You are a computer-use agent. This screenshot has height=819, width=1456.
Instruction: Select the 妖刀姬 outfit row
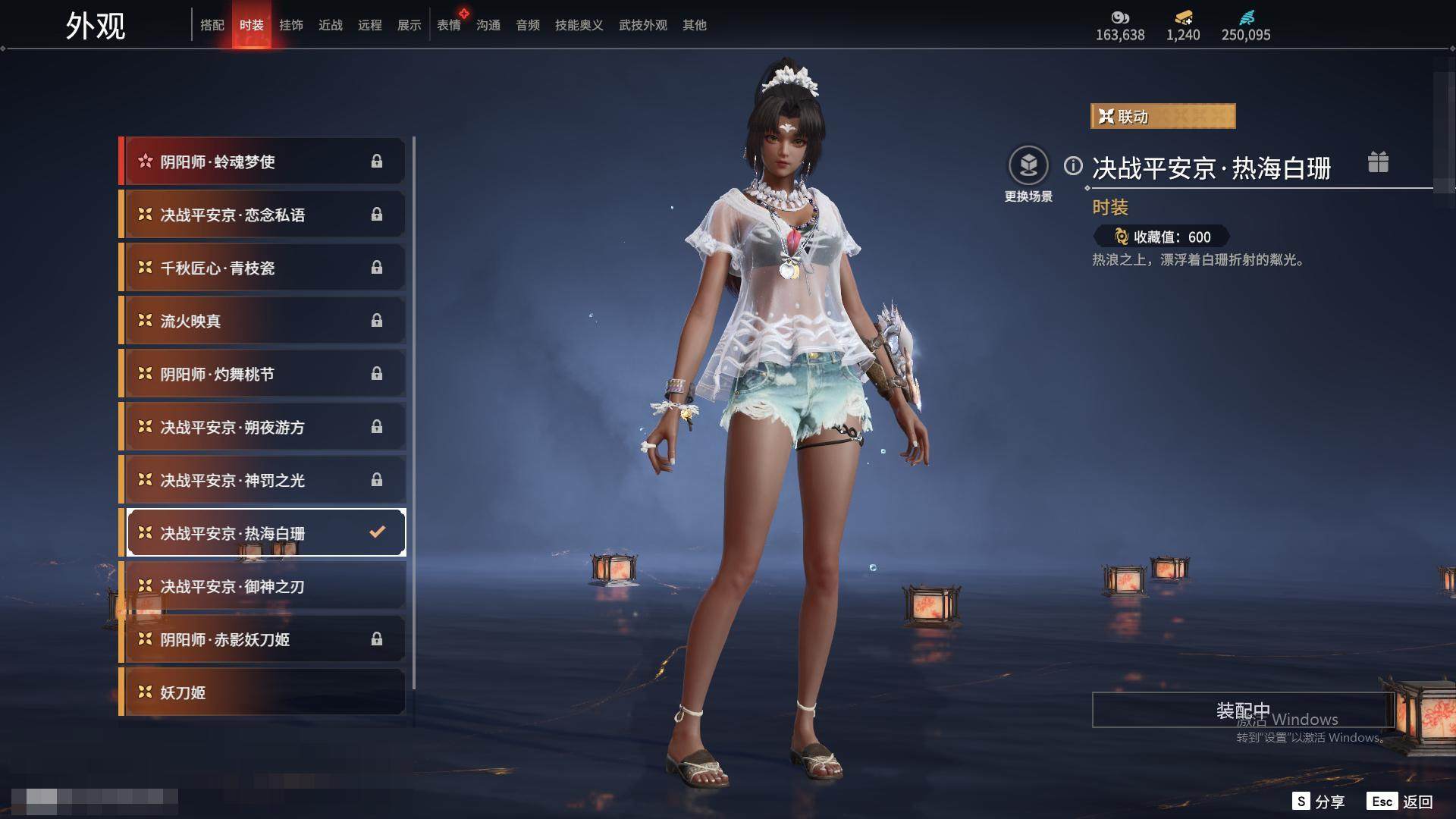(262, 692)
